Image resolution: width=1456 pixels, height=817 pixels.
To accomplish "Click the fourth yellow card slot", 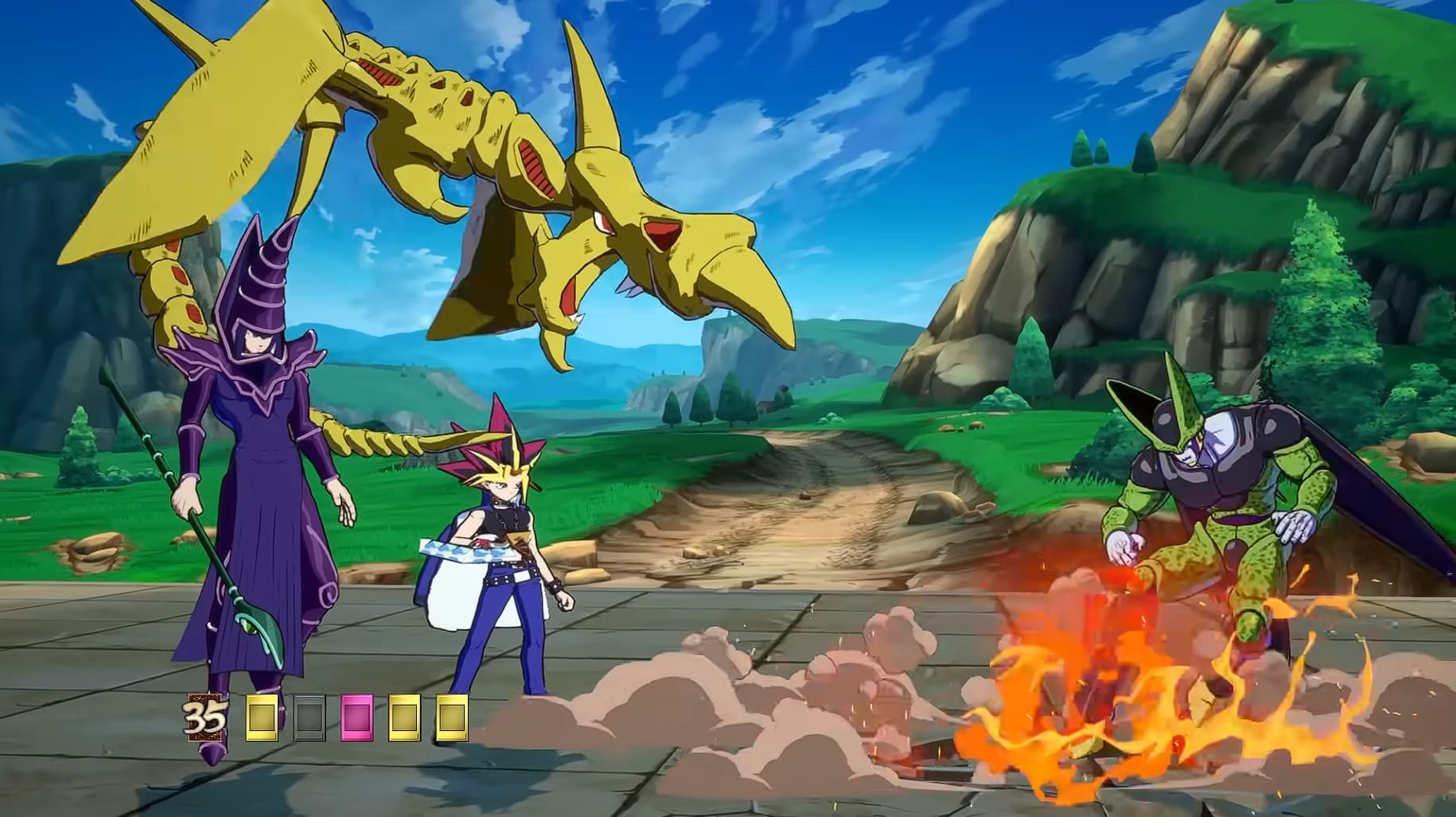I will (x=403, y=717).
